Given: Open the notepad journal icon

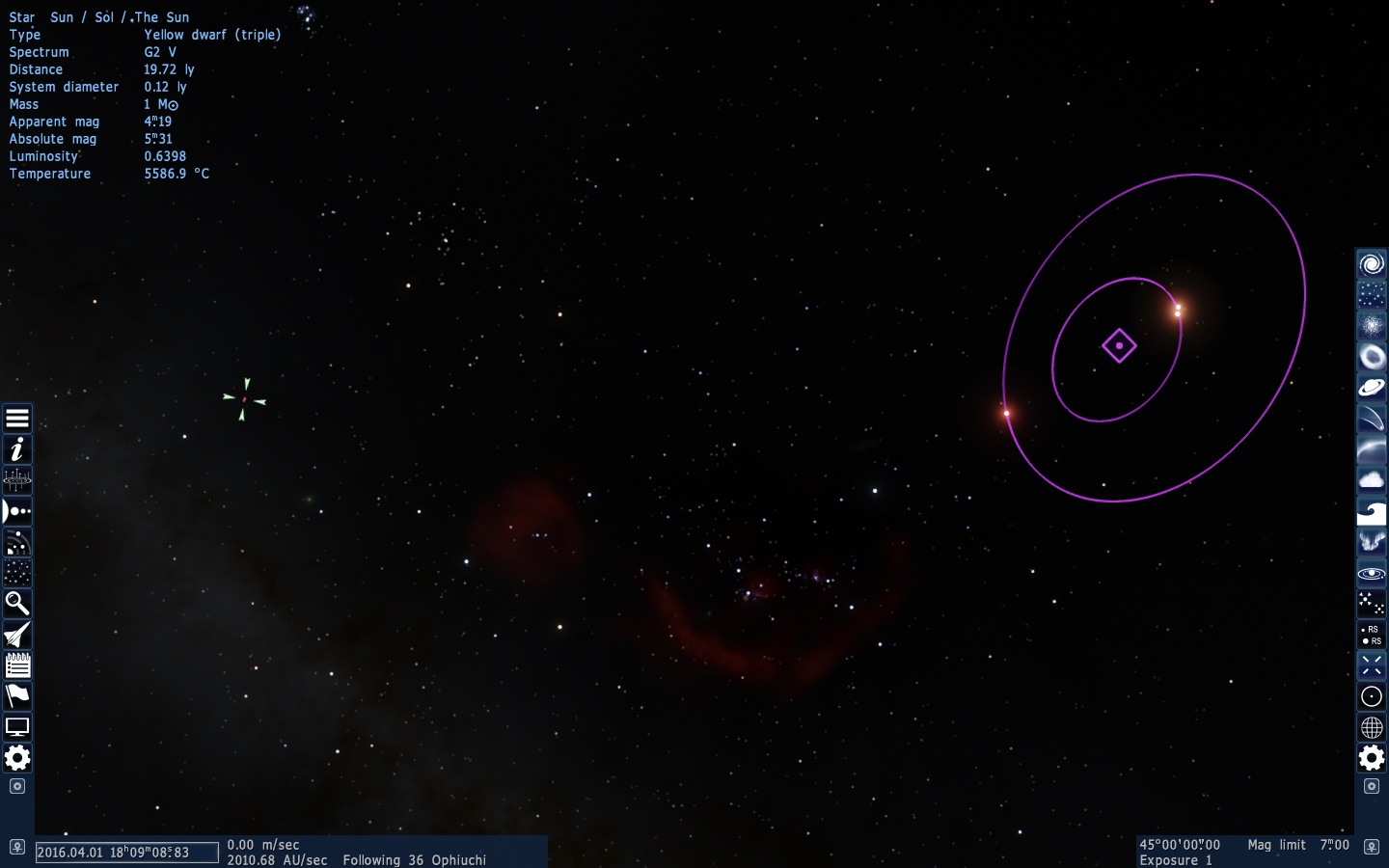Looking at the screenshot, I should point(17,665).
